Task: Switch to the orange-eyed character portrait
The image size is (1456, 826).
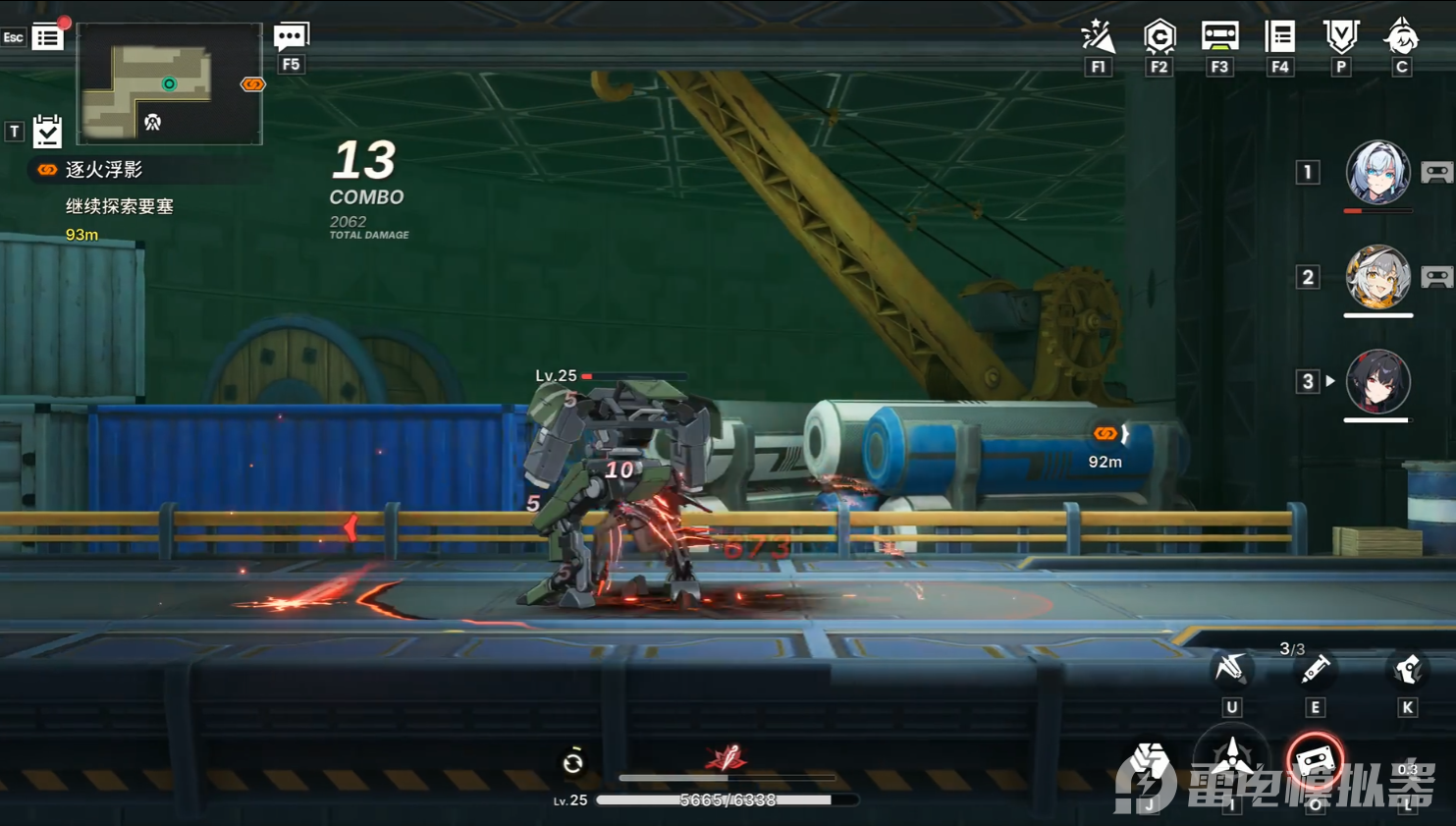Action: click(1377, 277)
